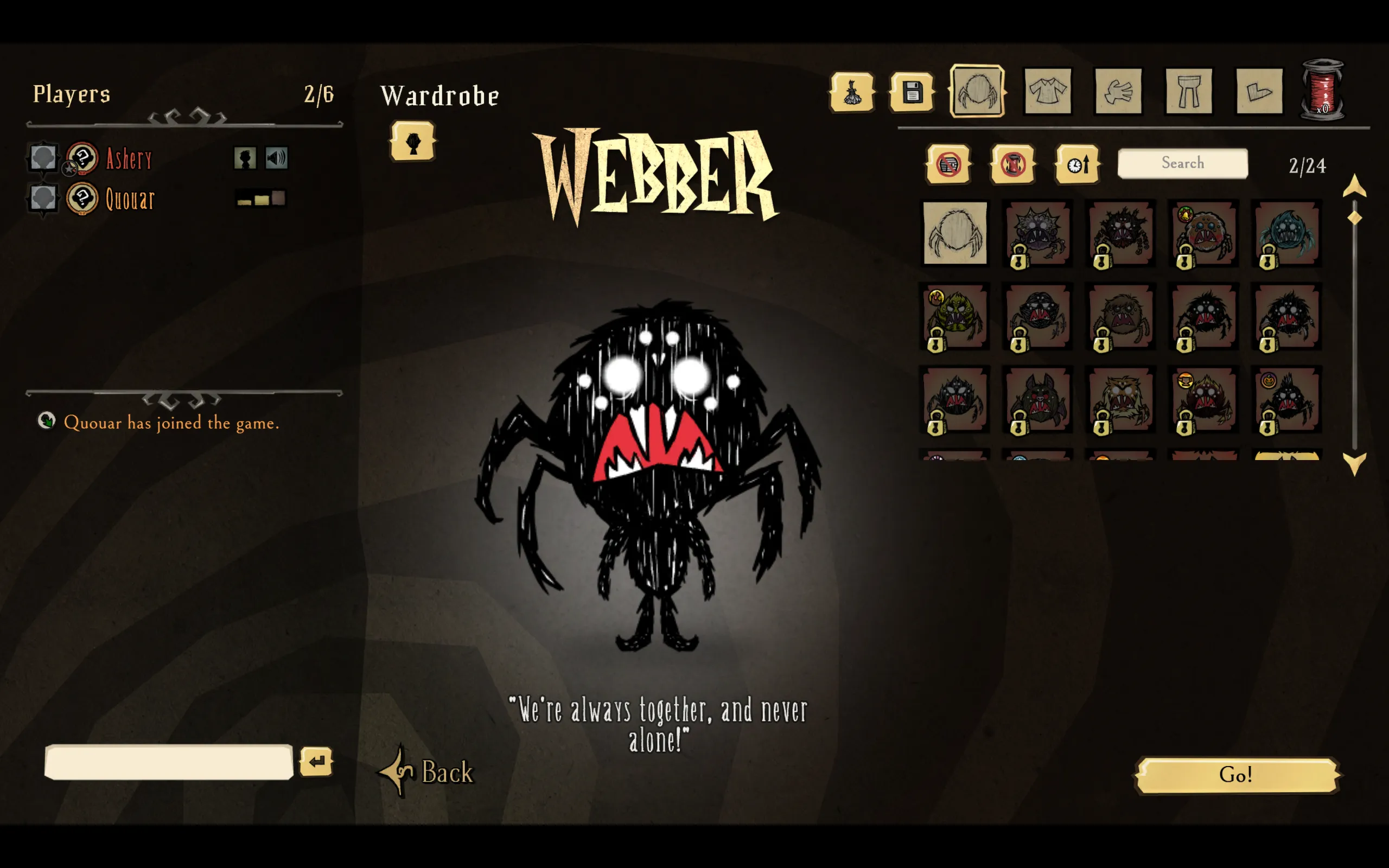
Task: Toggle the hide-weaveable-items filter
Action: click(x=1012, y=165)
